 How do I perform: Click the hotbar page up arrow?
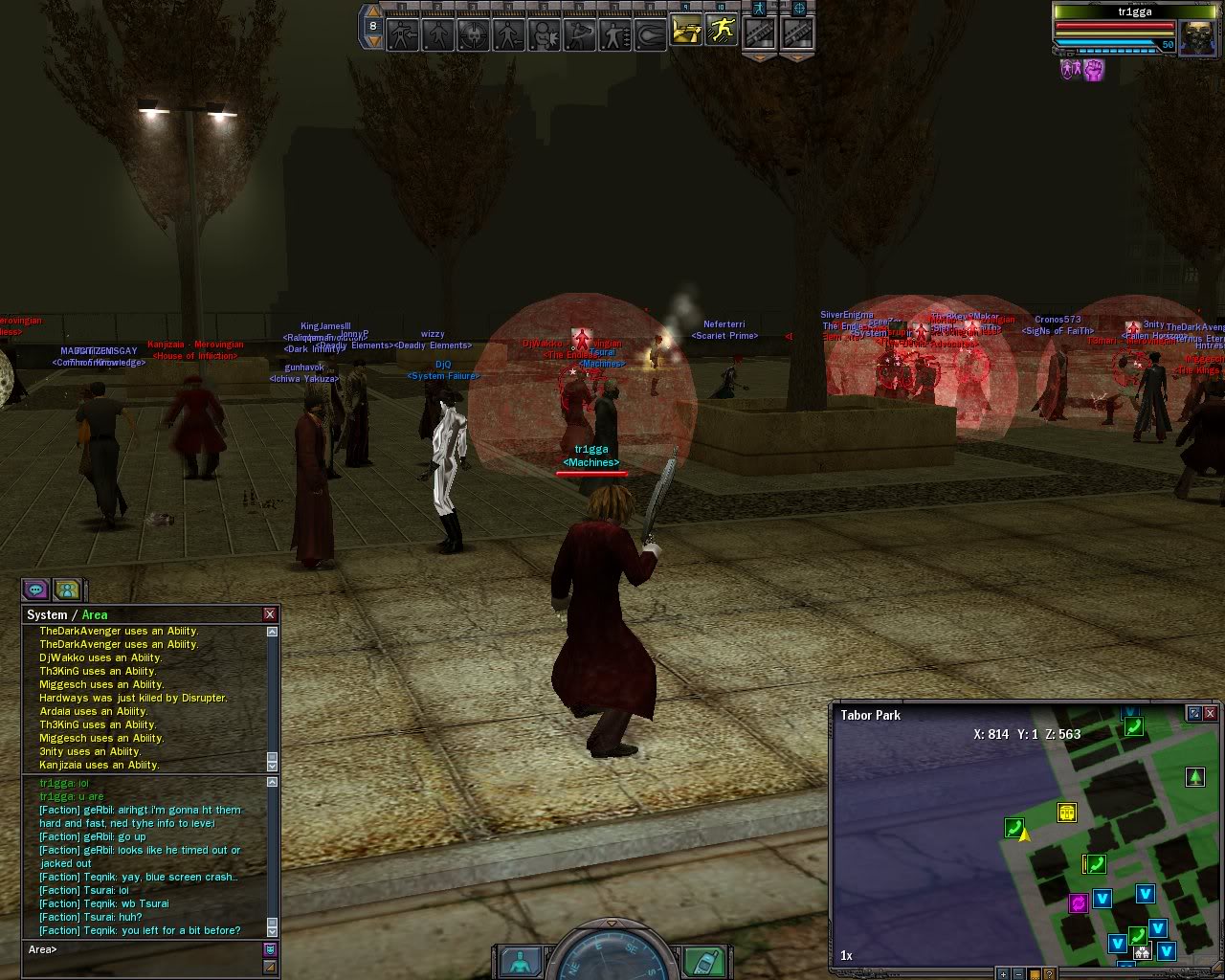(373, 13)
